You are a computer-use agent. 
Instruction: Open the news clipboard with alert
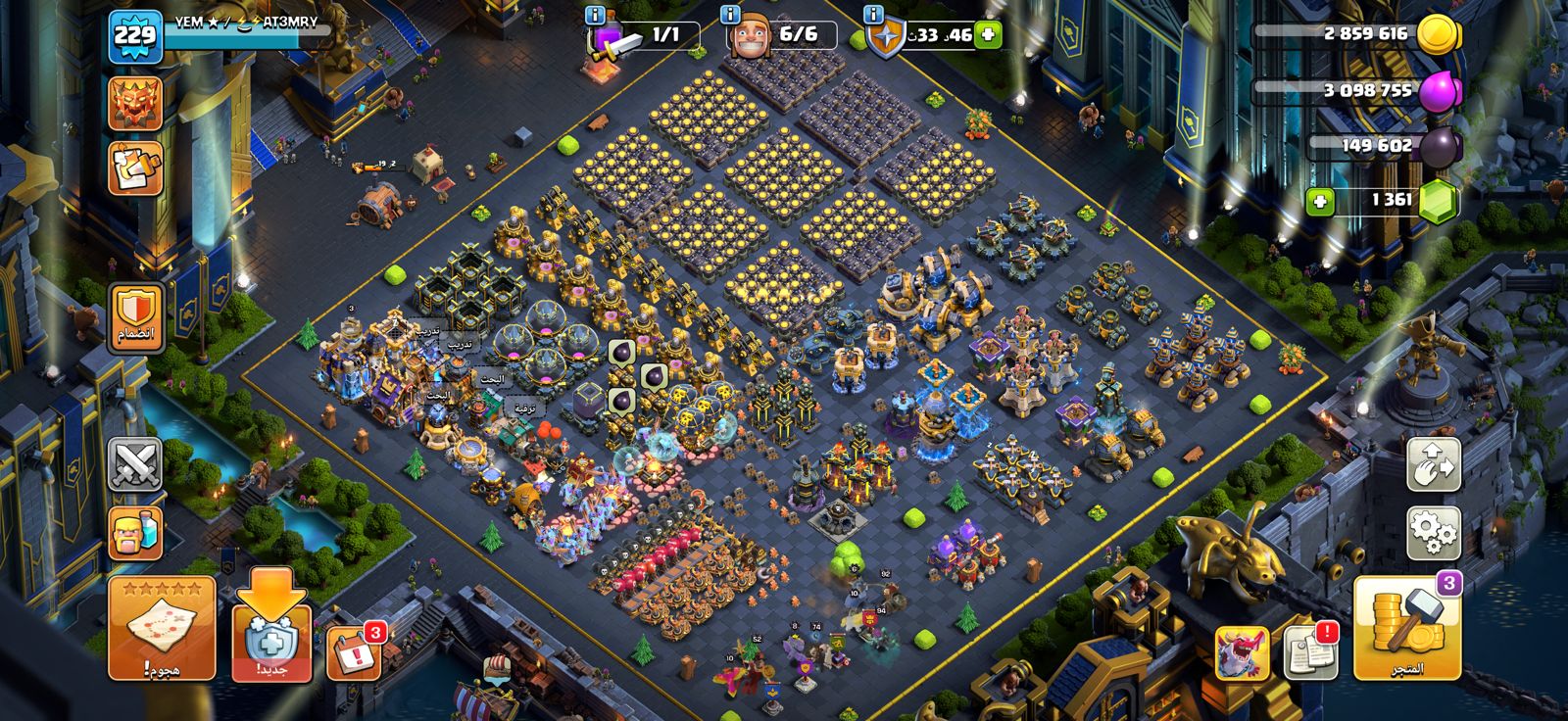pyautogui.click(x=1309, y=650)
